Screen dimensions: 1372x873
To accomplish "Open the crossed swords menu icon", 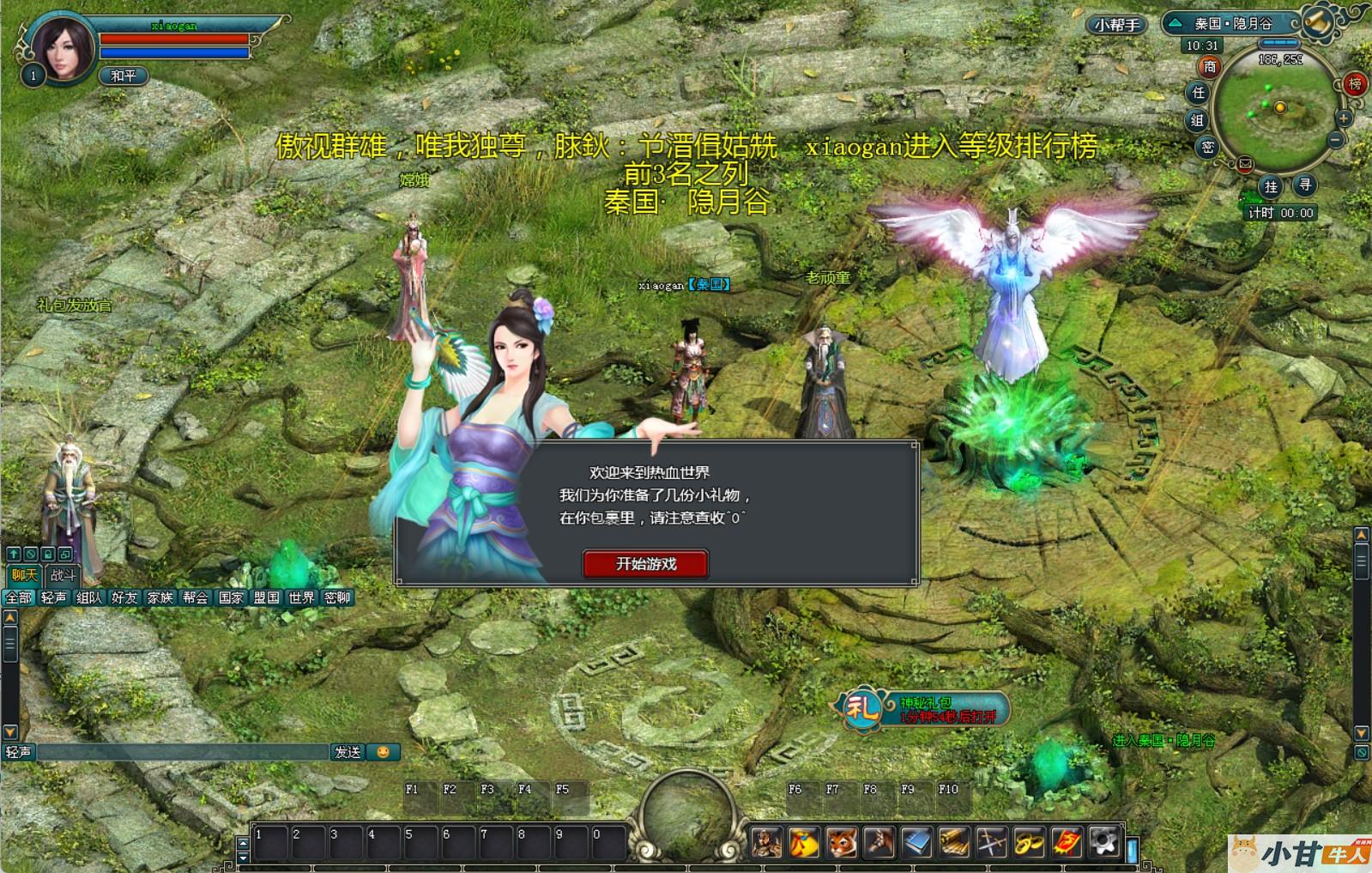I will (x=992, y=843).
